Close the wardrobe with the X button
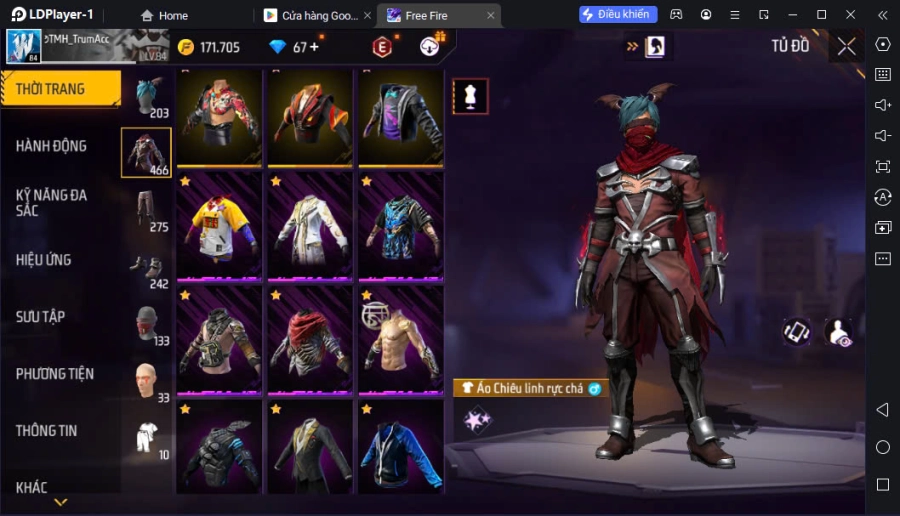900x516 pixels. pos(846,46)
